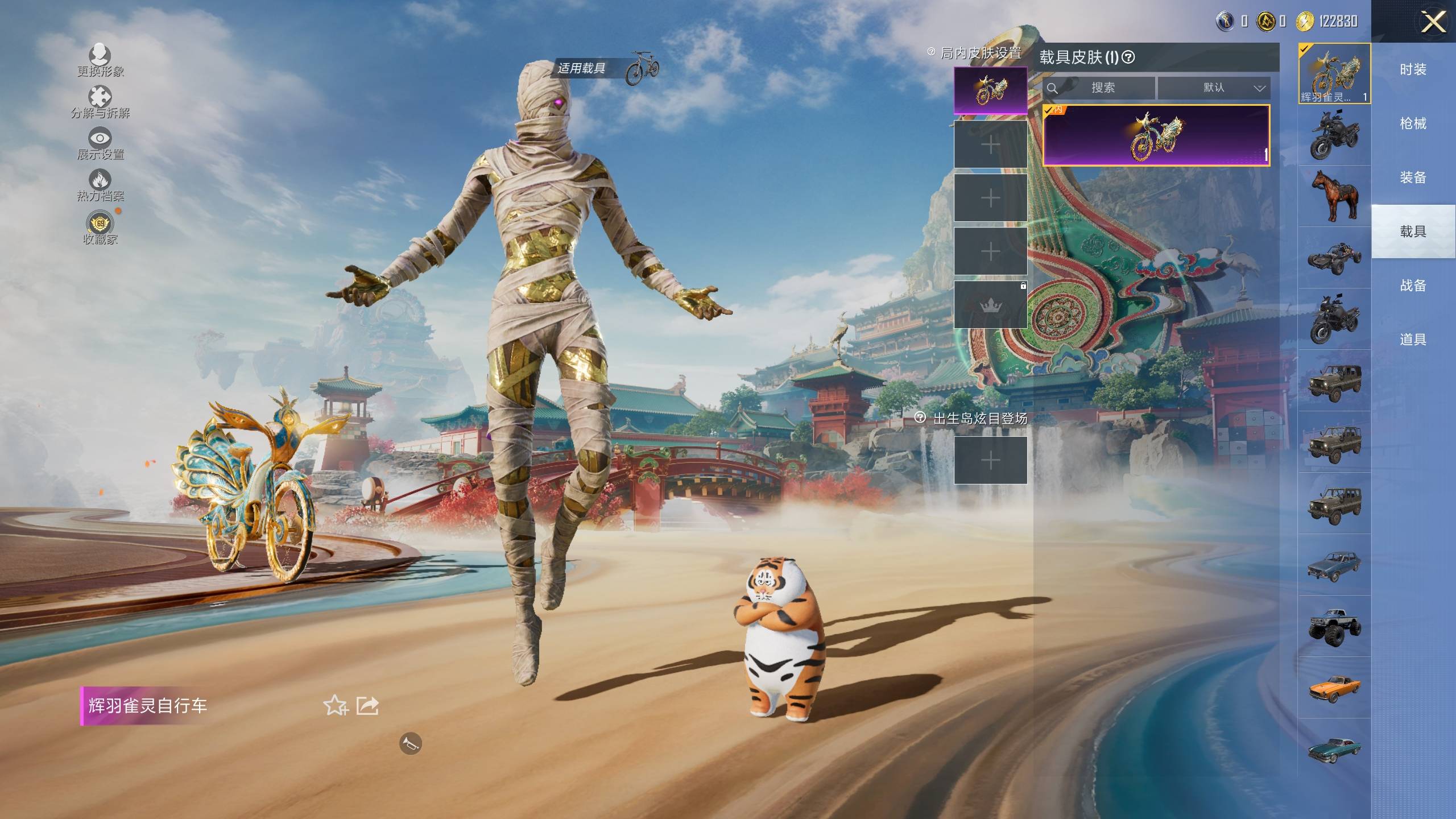The height and width of the screenshot is (819, 1456).
Task: Select the 装备 equipment tab
Action: 1413,177
